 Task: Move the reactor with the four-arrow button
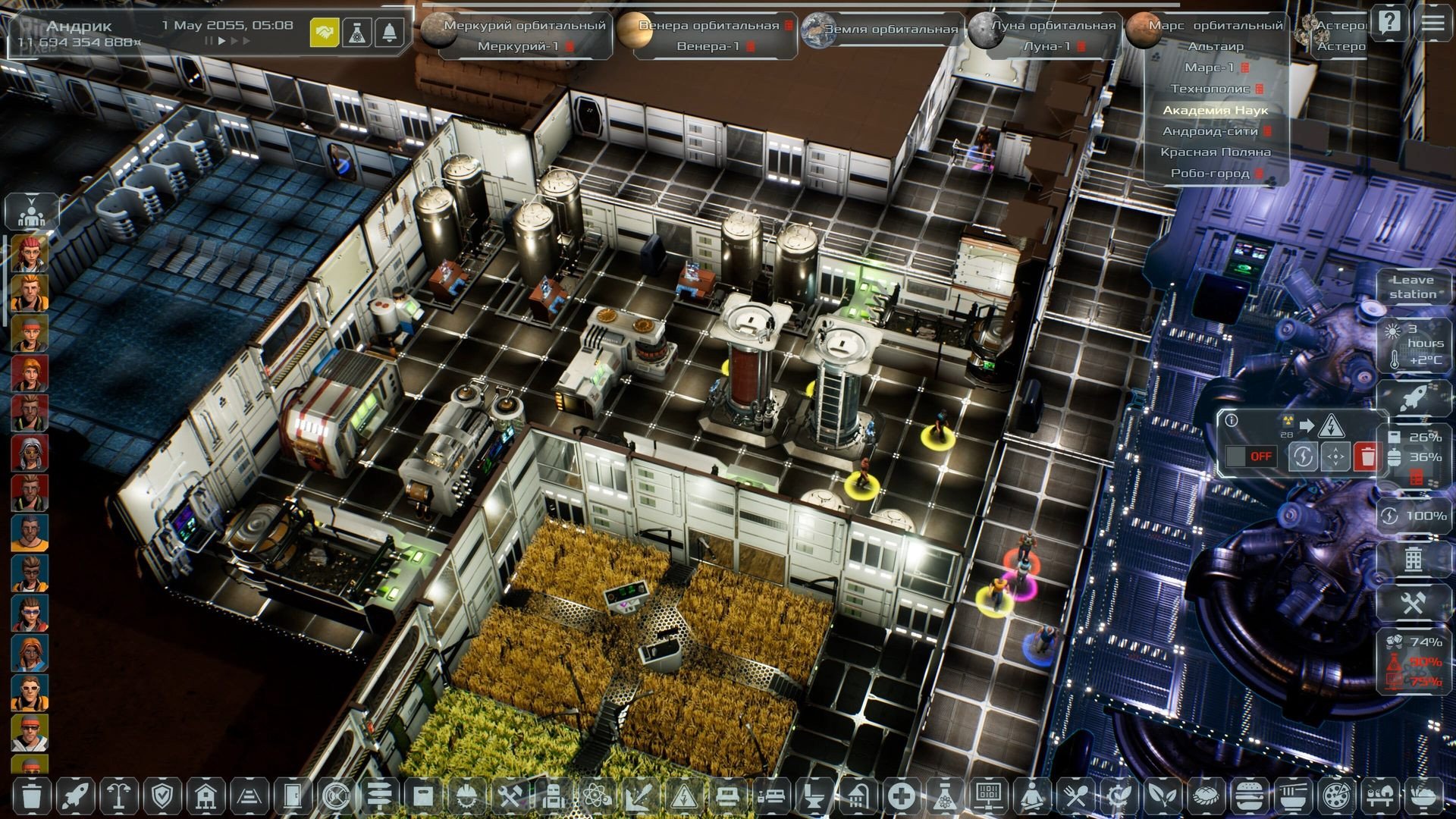point(1335,457)
